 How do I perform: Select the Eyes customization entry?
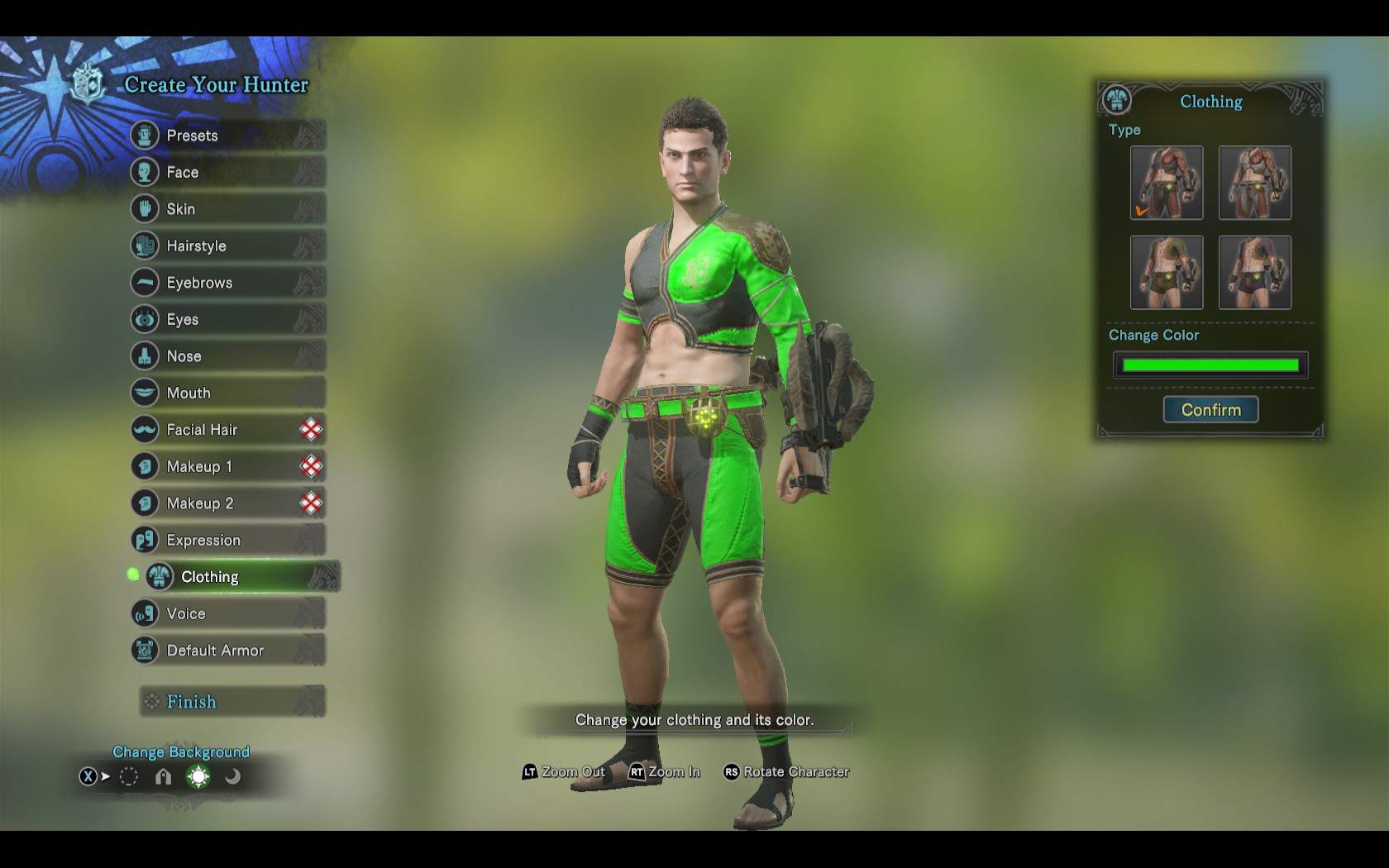[x=227, y=319]
